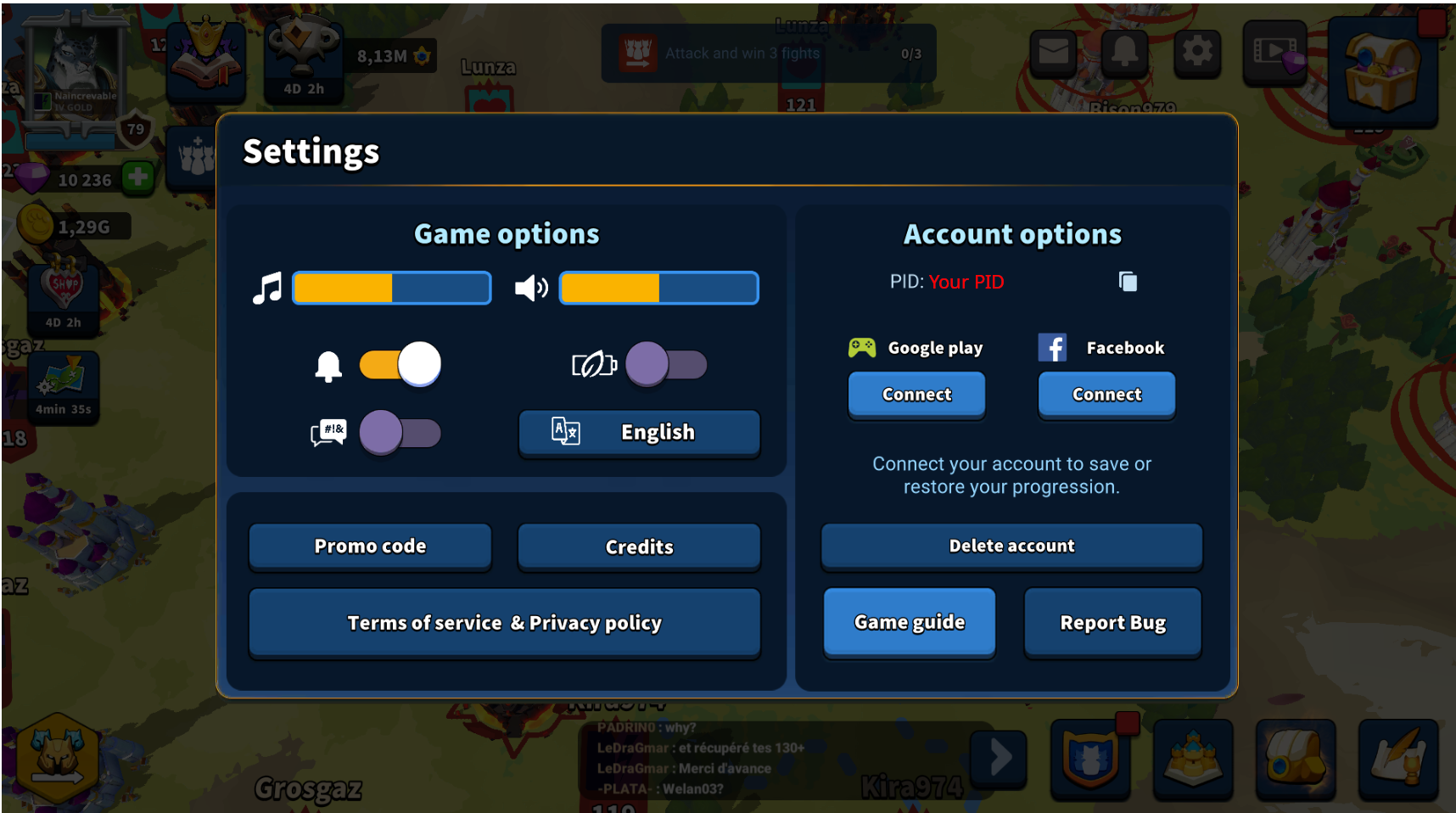1456x813 pixels.
Task: Toggle the notification bell switch off
Action: (399, 363)
